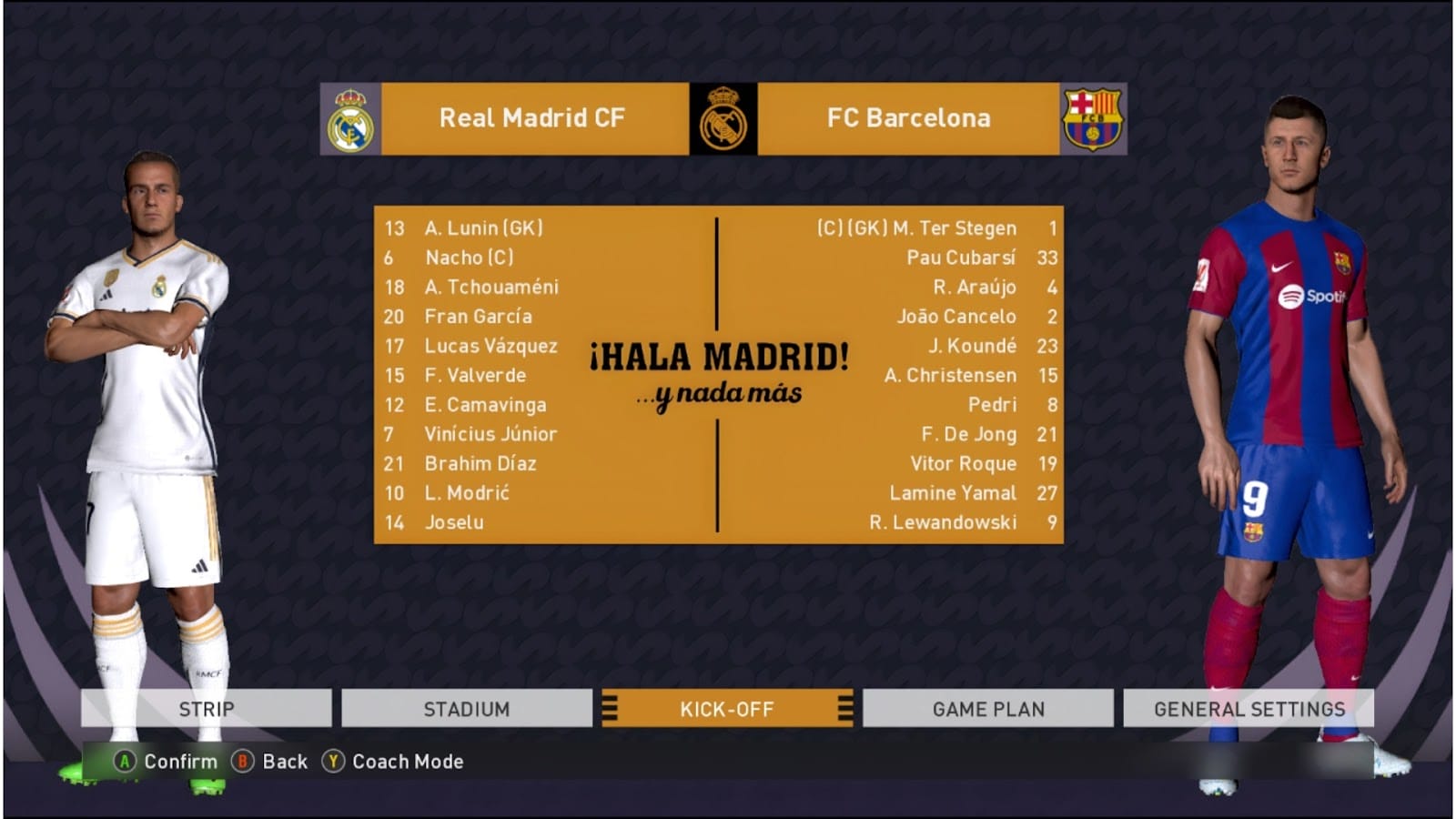Go to General Settings
The width and height of the screenshot is (1456, 819).
1249,709
